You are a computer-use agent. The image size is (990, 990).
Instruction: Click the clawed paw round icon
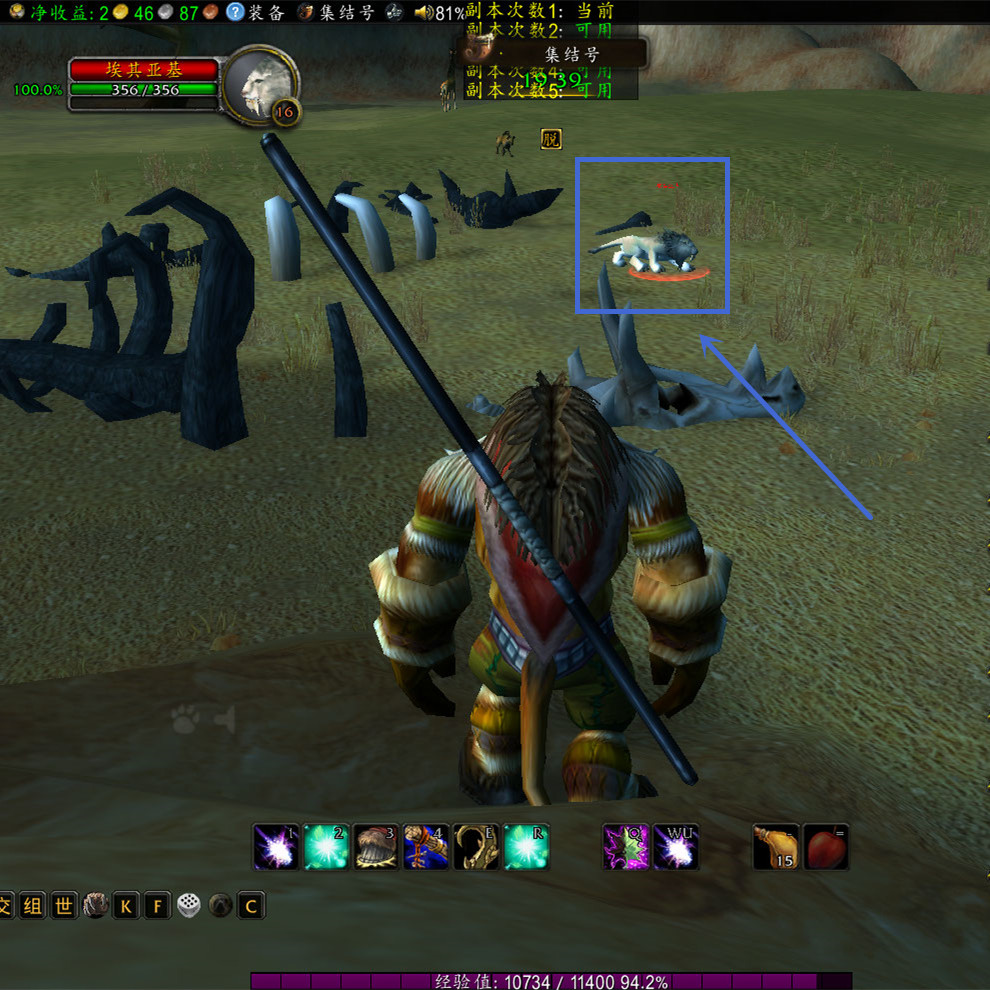pos(95,906)
